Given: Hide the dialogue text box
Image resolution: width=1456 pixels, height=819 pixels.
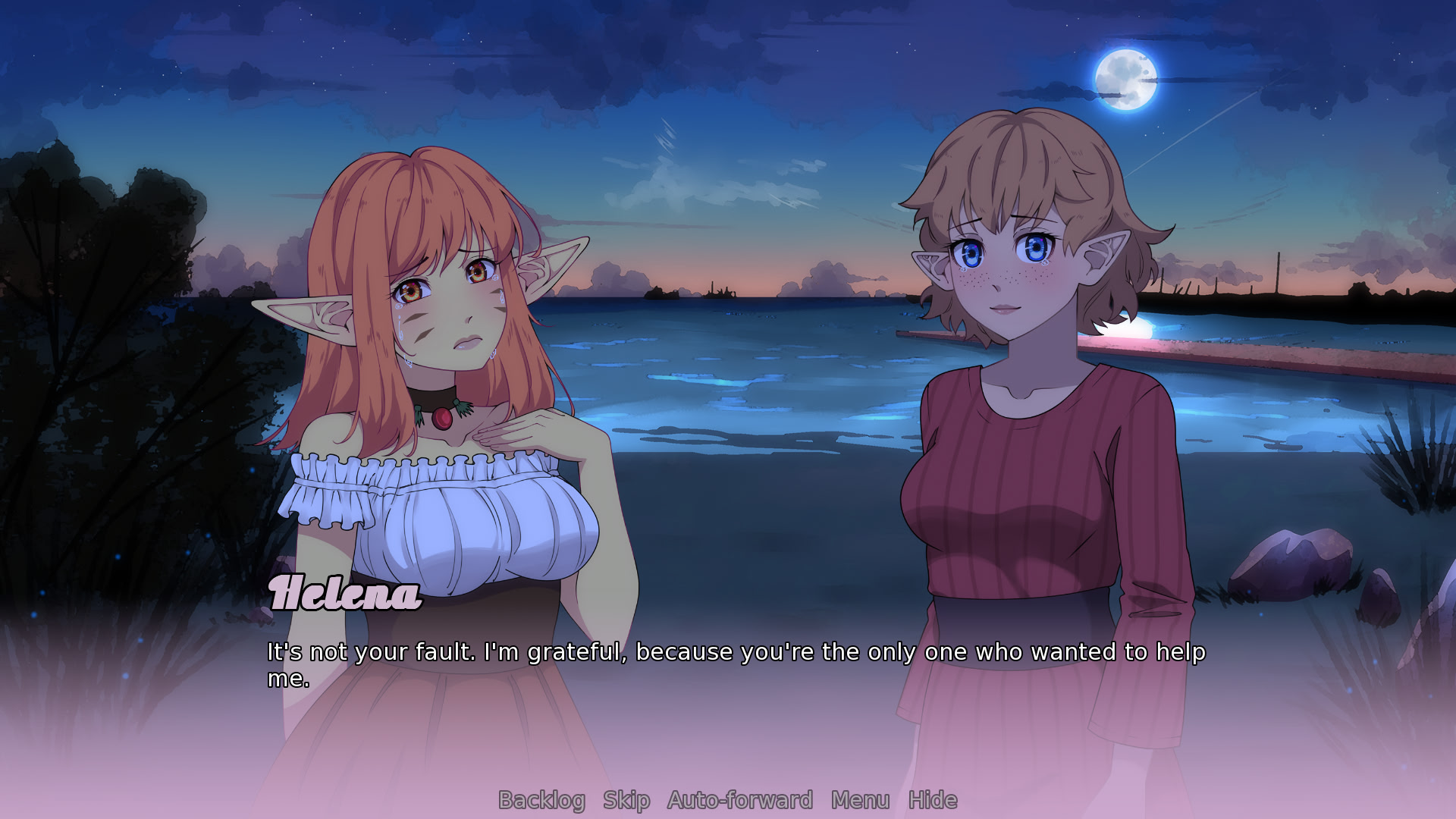Looking at the screenshot, I should click(933, 800).
